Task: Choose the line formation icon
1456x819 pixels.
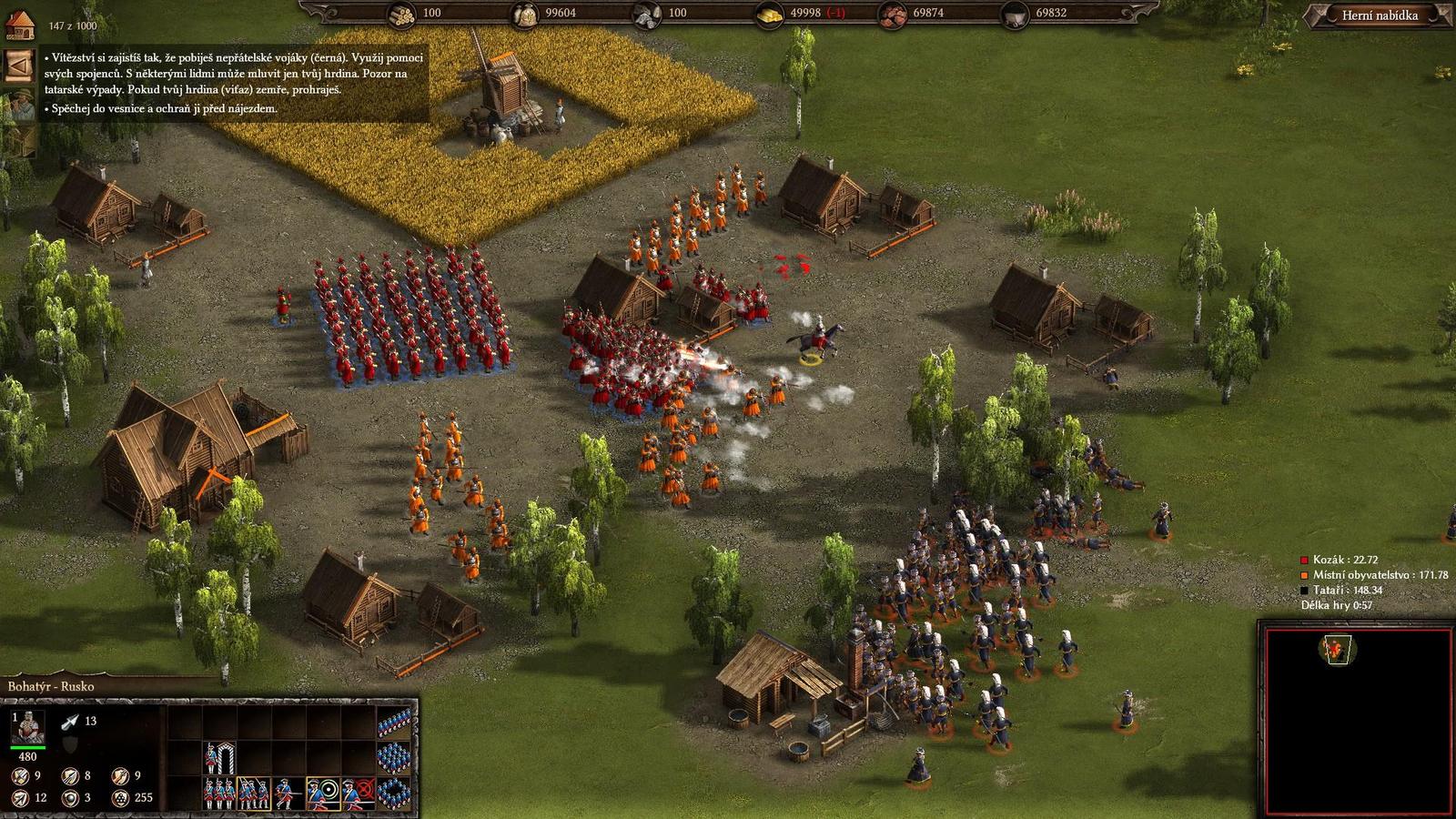Action: tap(393, 722)
